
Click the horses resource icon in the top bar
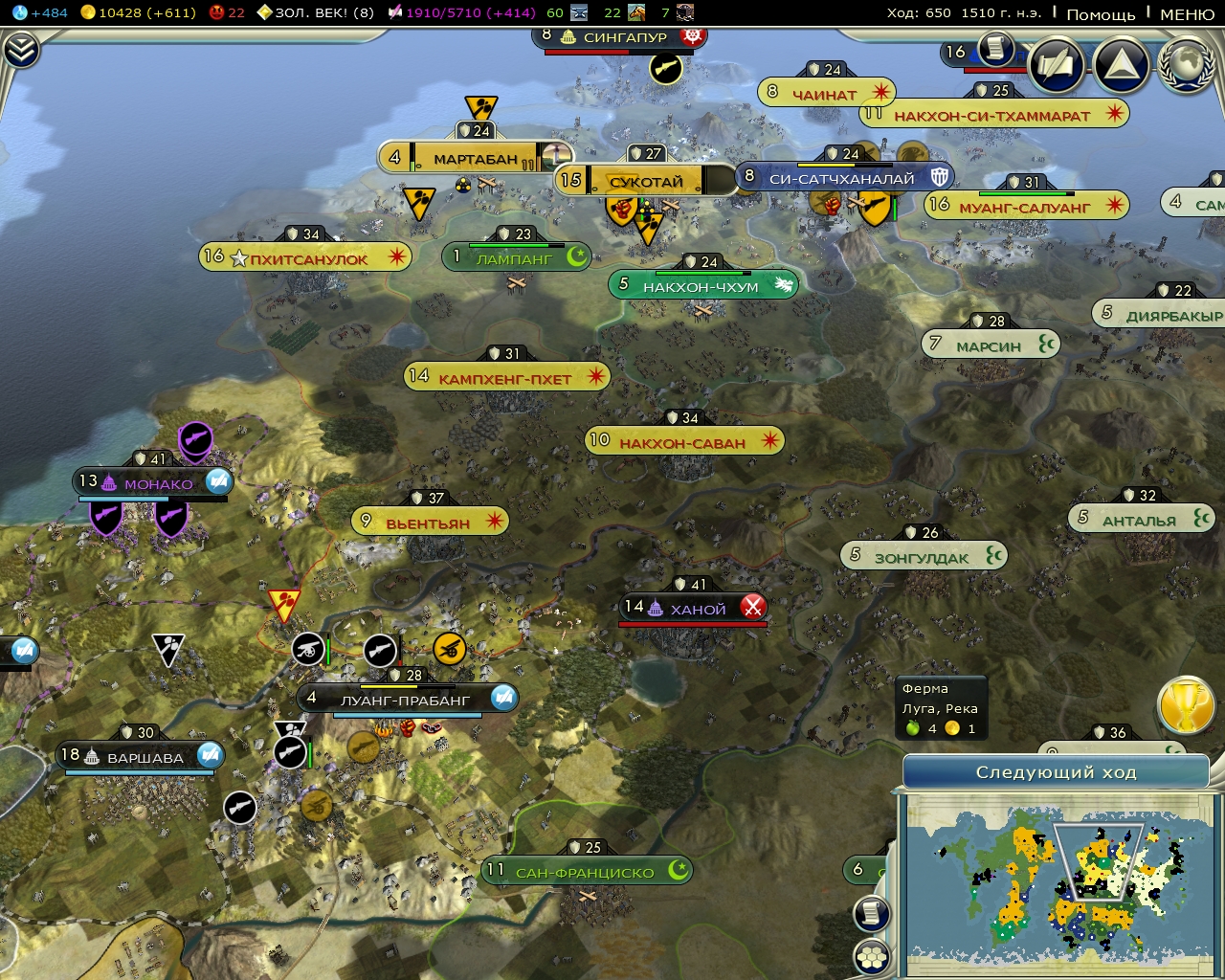pyautogui.click(x=637, y=13)
